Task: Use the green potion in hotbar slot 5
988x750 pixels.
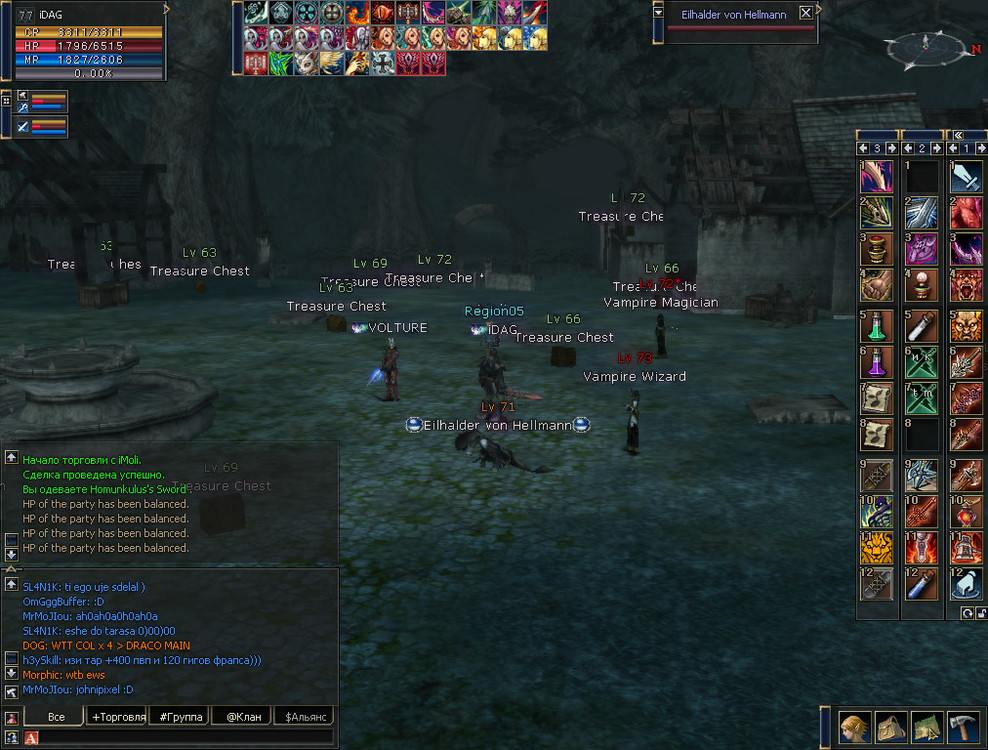Action: pos(876,325)
